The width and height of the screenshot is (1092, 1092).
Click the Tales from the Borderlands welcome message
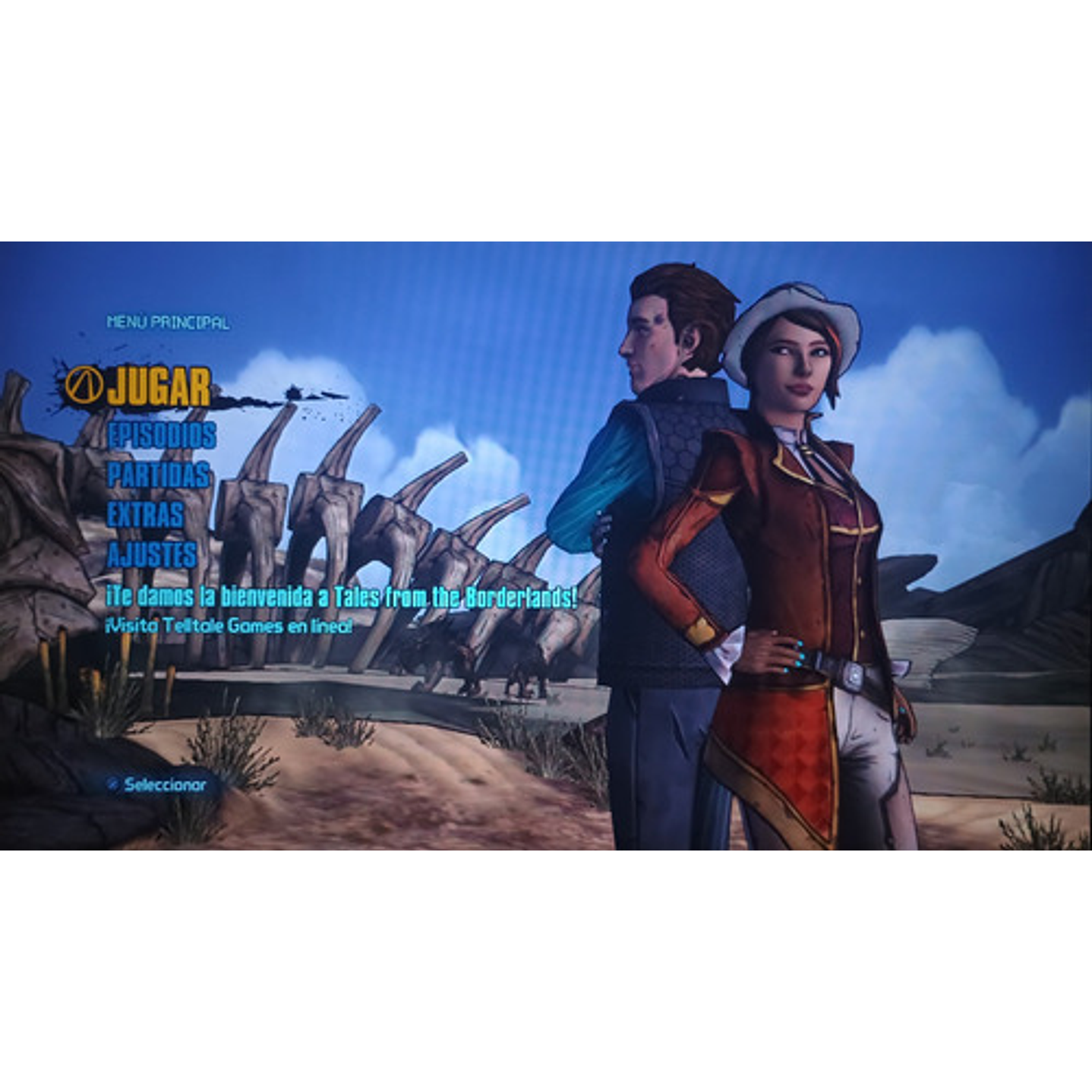coord(342,598)
